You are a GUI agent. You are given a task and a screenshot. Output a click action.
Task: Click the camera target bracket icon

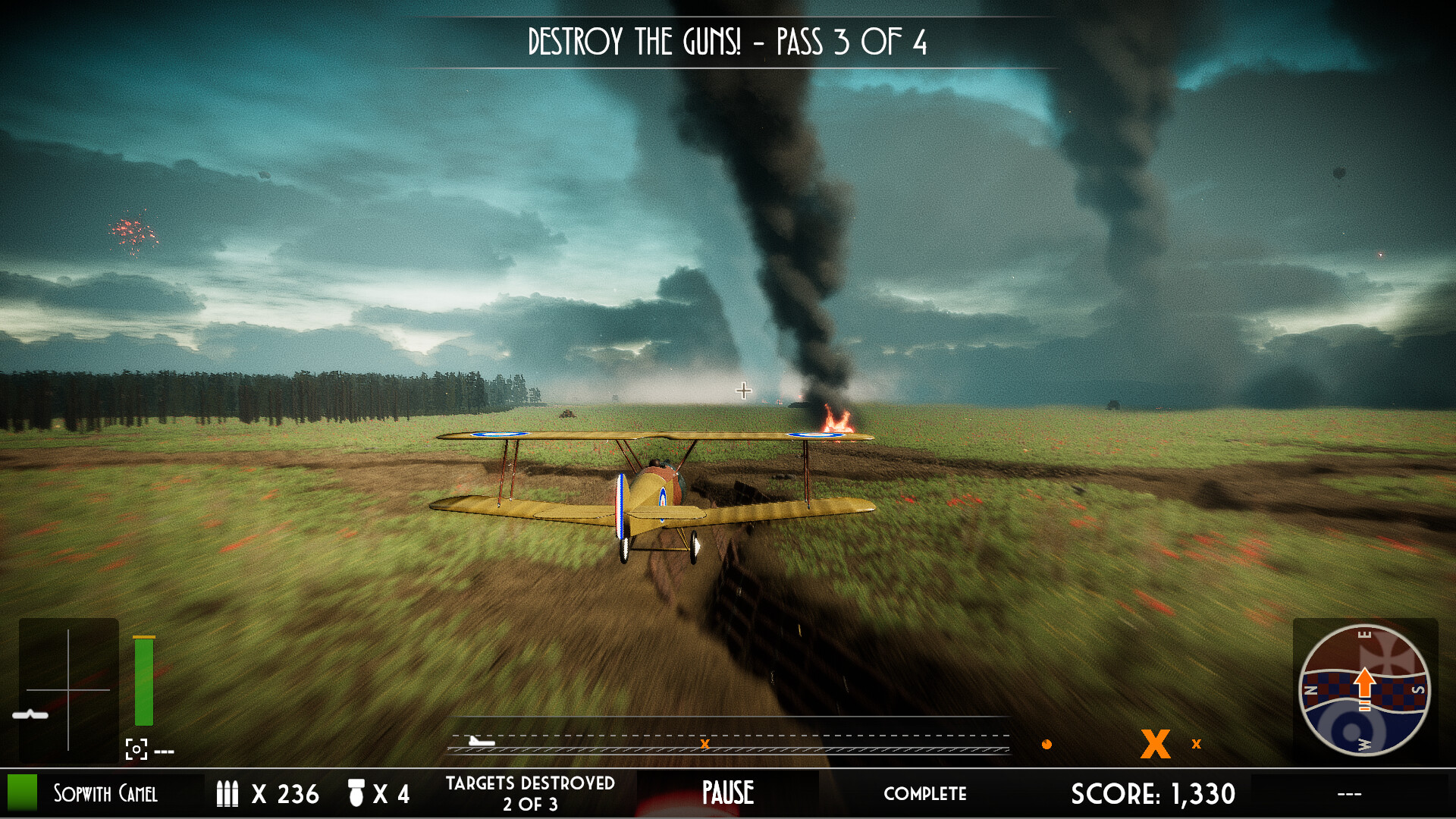click(x=135, y=750)
